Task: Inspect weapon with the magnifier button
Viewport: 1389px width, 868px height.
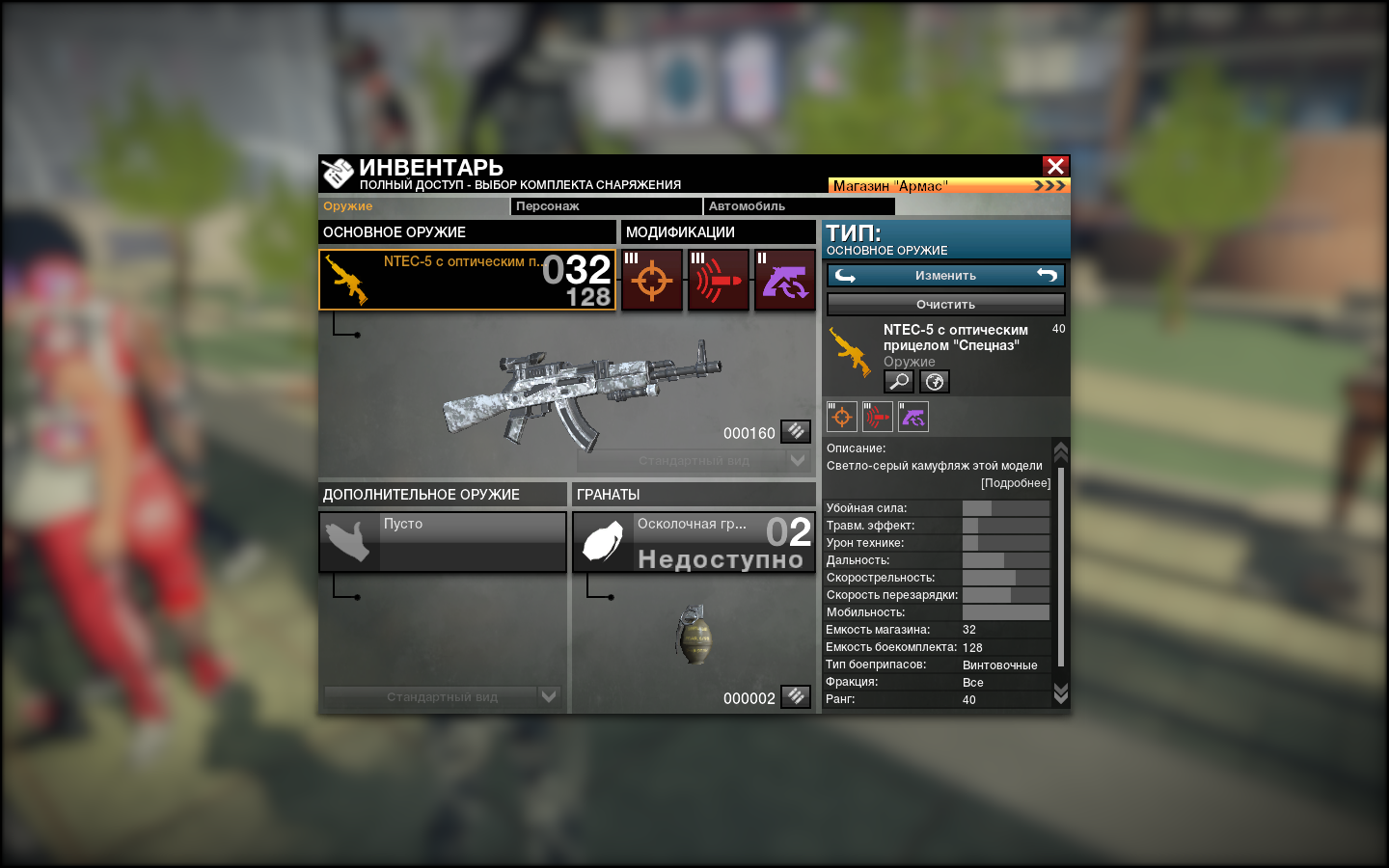Action: [899, 382]
